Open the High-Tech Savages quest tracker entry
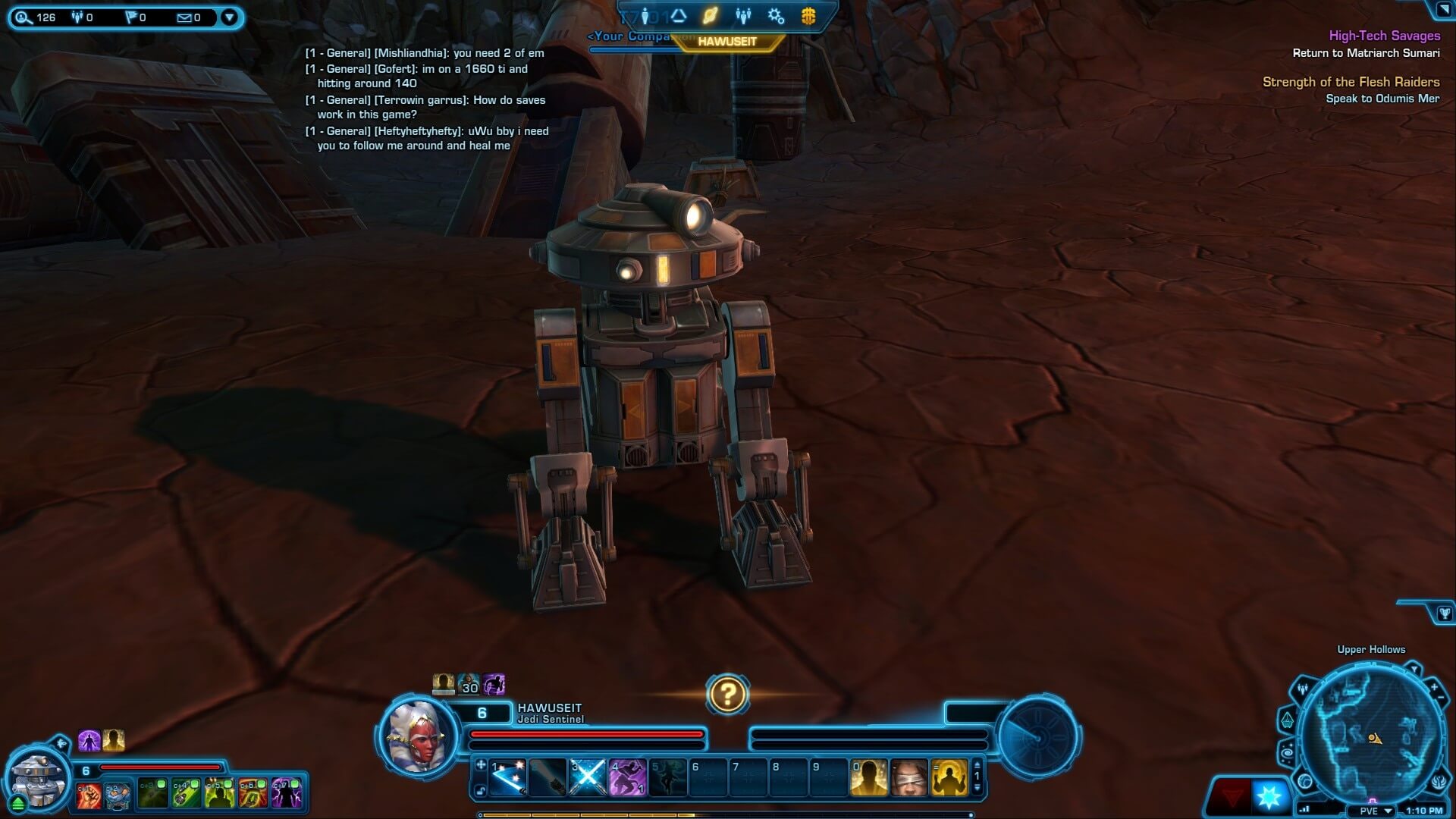1456x819 pixels. point(1384,36)
